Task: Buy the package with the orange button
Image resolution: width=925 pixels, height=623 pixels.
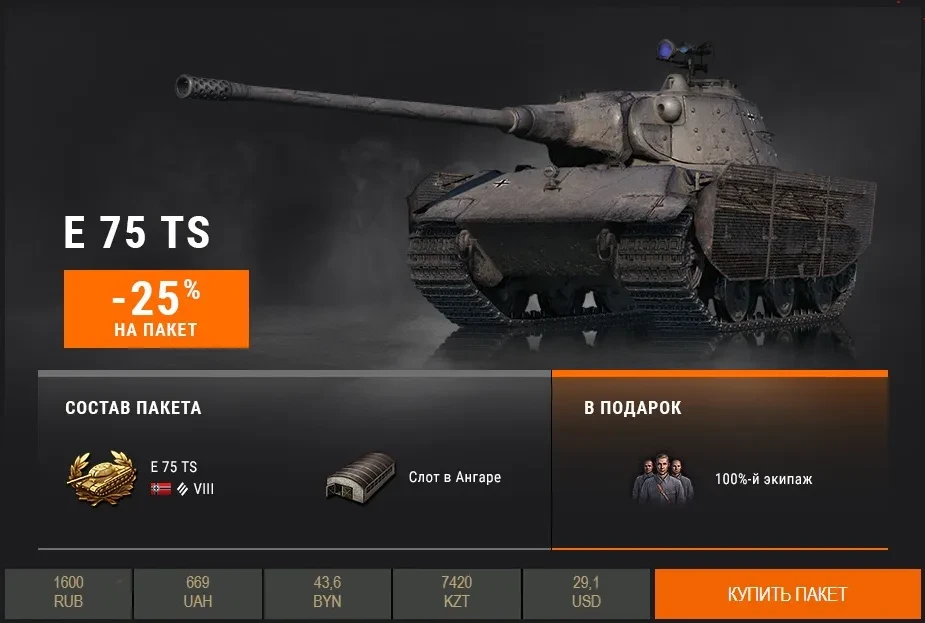Action: tap(787, 594)
